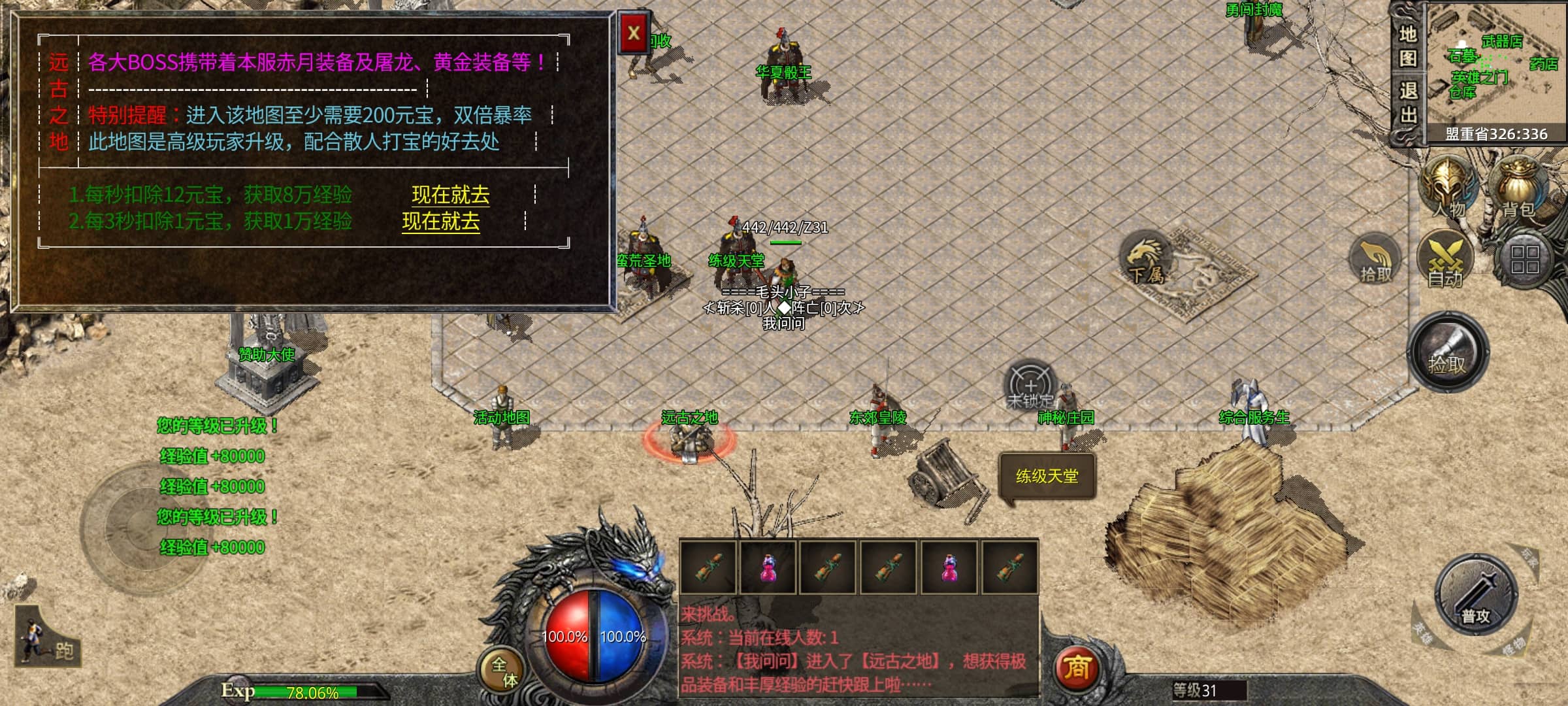Open the four-square grid menu icon
Viewport: 1568px width, 706px height.
pyautogui.click(x=1524, y=260)
